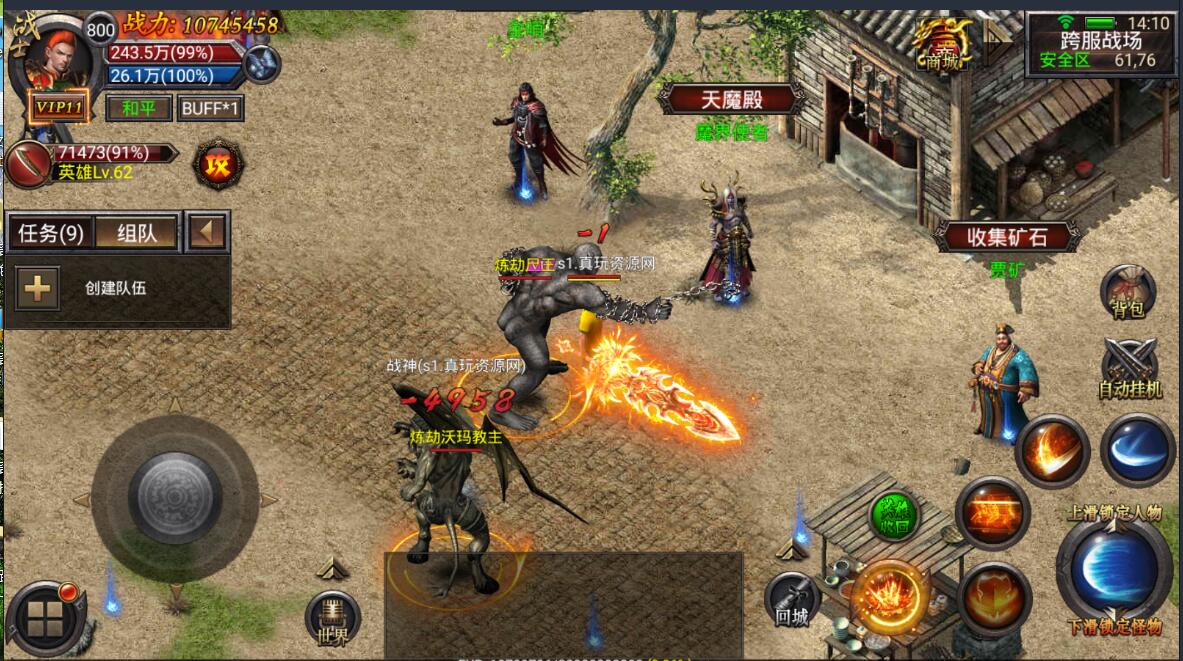Open the 背包 backpack

pyautogui.click(x=1128, y=292)
